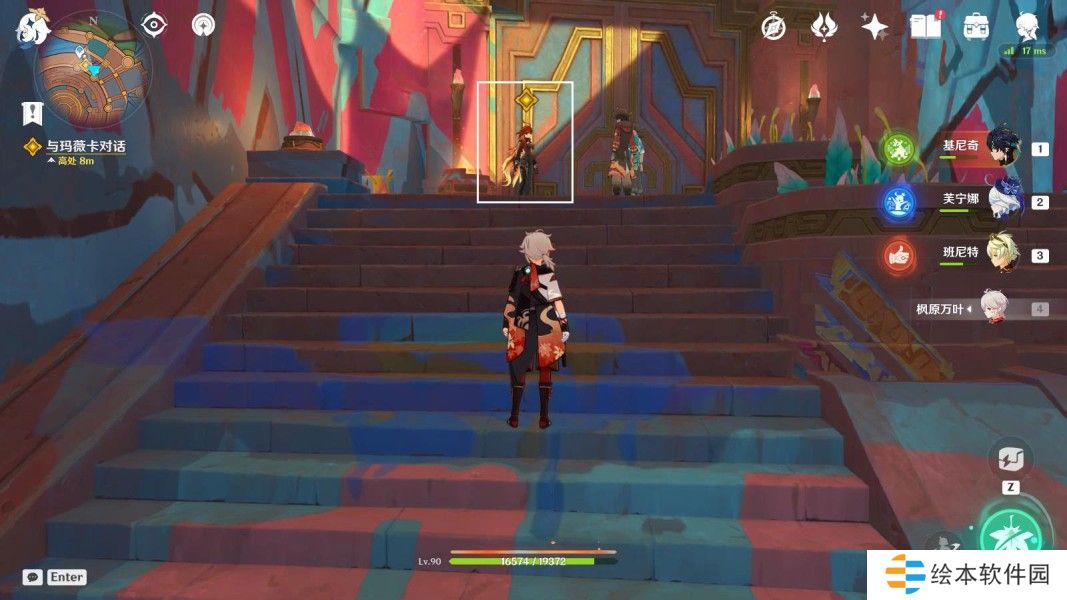Switch to party member 芙宁娜
The image size is (1067, 600).
[x=1002, y=201]
